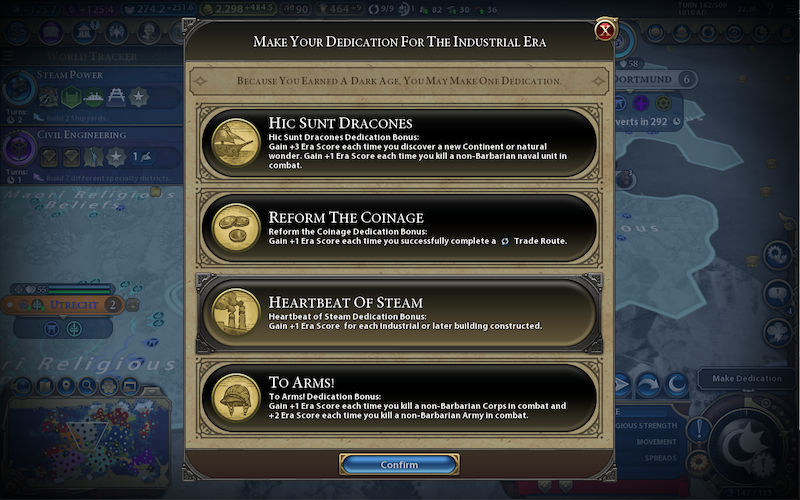Pick the Heartbeat Of Steam dedication
The height and width of the screenshot is (500, 800).
(x=400, y=312)
